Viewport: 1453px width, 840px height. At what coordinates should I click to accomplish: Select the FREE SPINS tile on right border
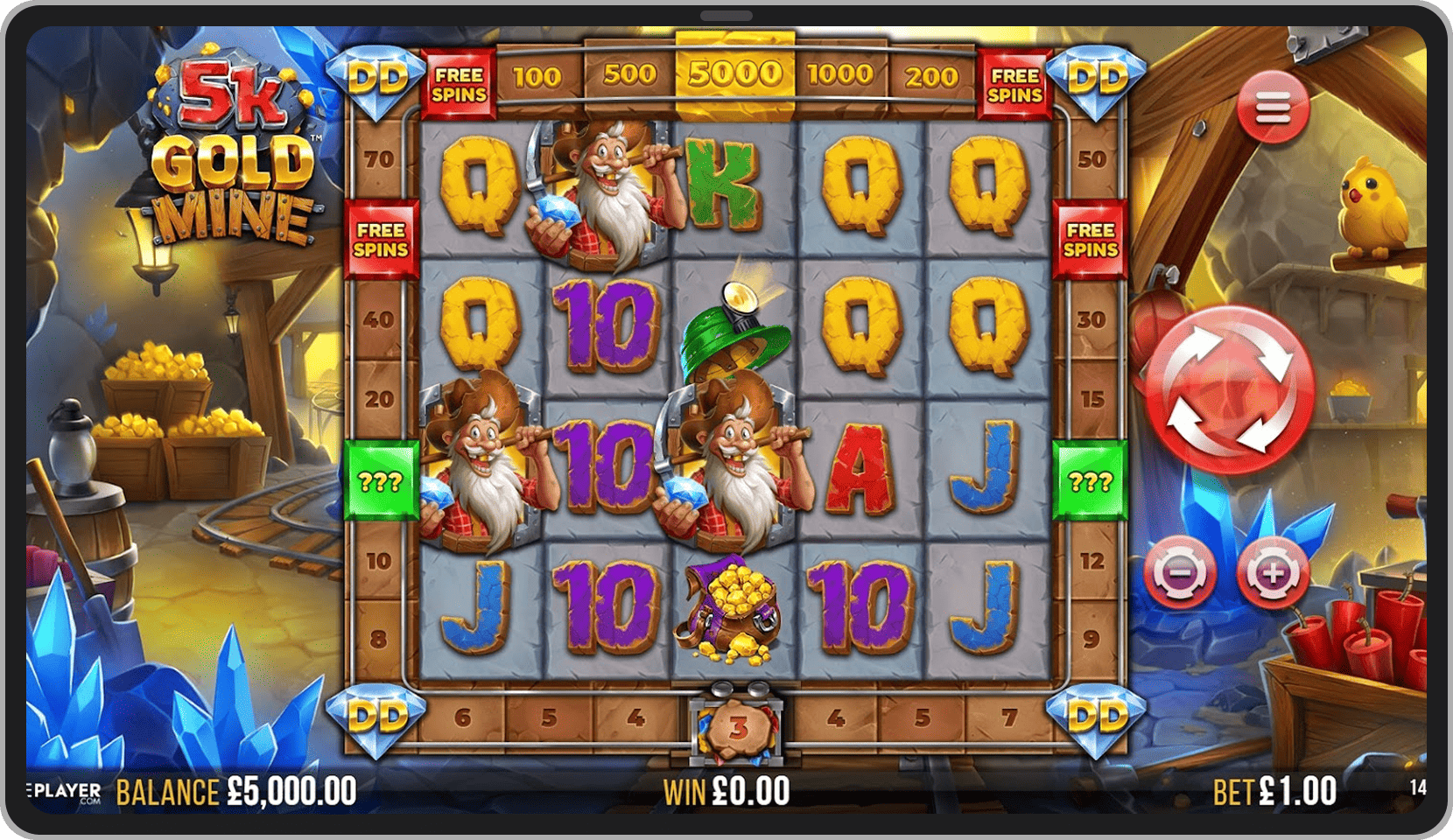(1092, 238)
